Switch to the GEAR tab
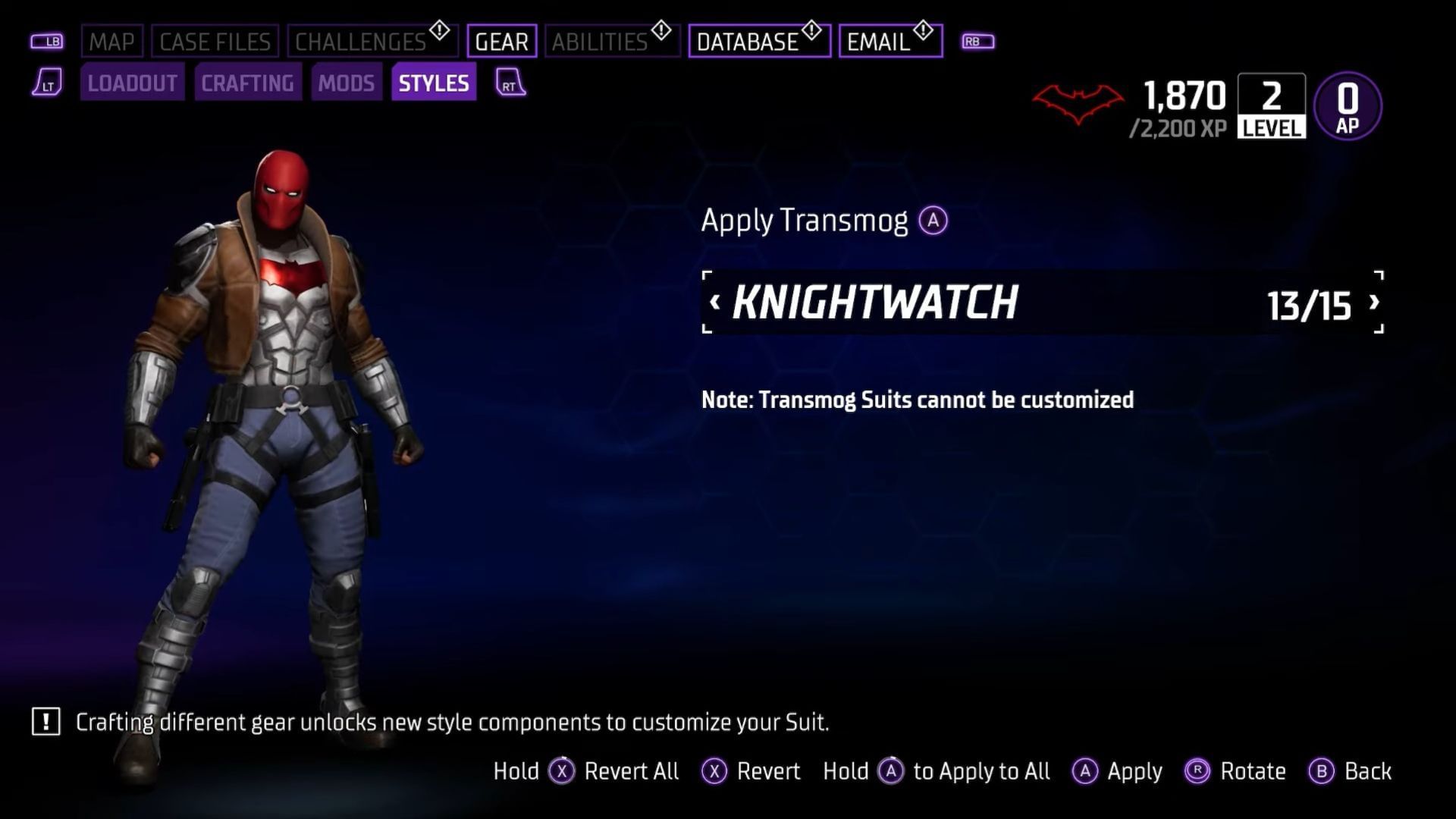This screenshot has width=1456, height=819. tap(503, 41)
